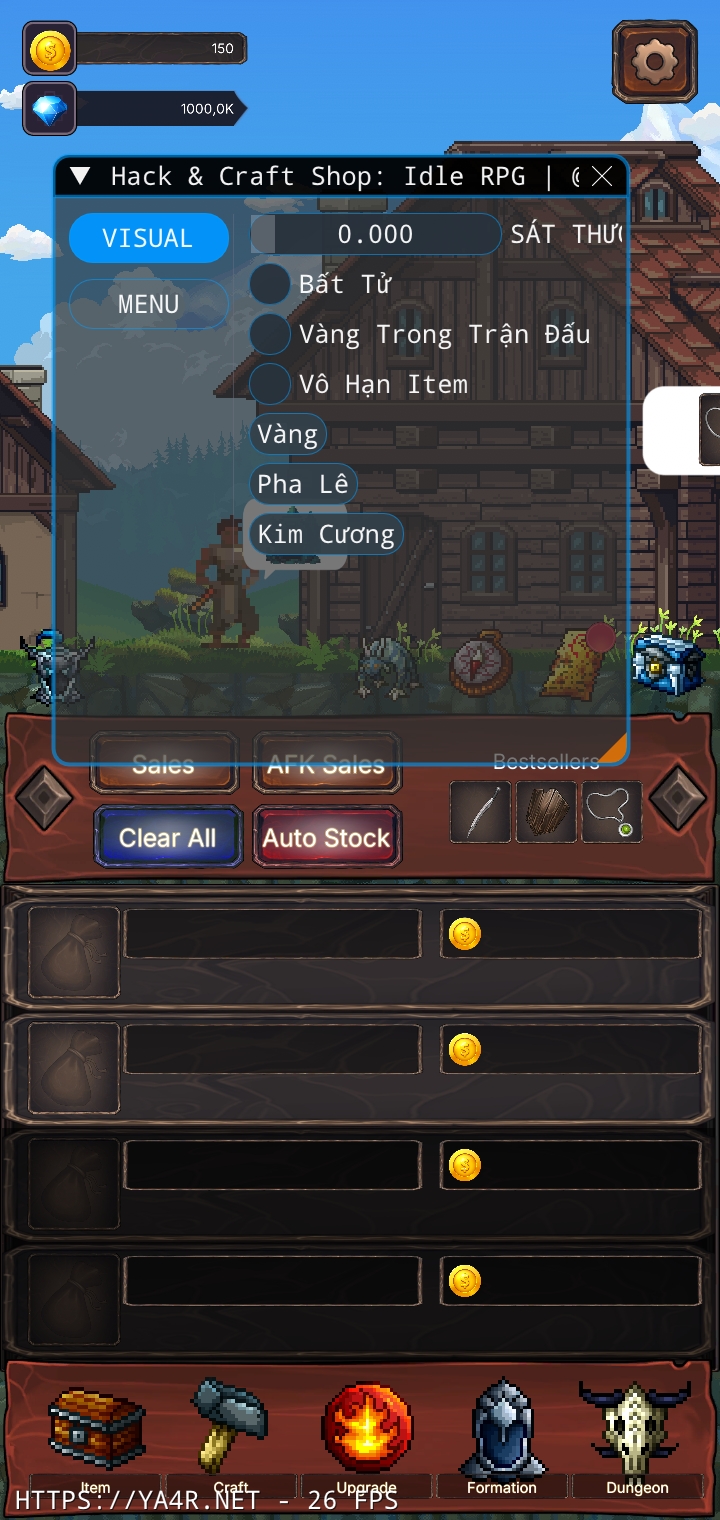Adjust the 0.000 damage slider
This screenshot has width=720, height=1520.
[375, 234]
